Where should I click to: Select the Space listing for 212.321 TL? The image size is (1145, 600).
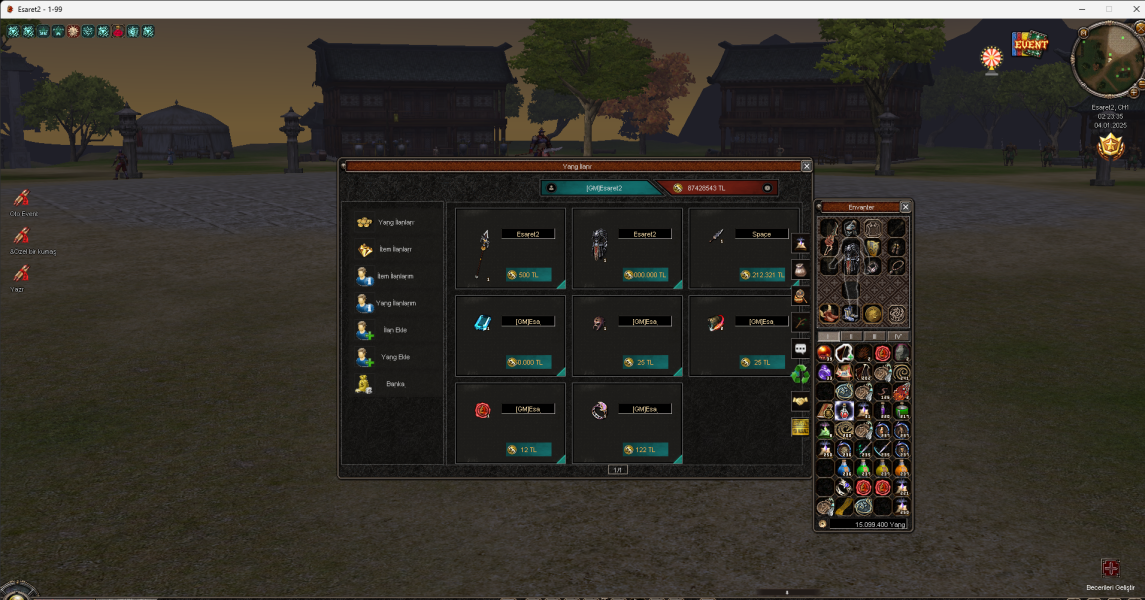coord(744,248)
